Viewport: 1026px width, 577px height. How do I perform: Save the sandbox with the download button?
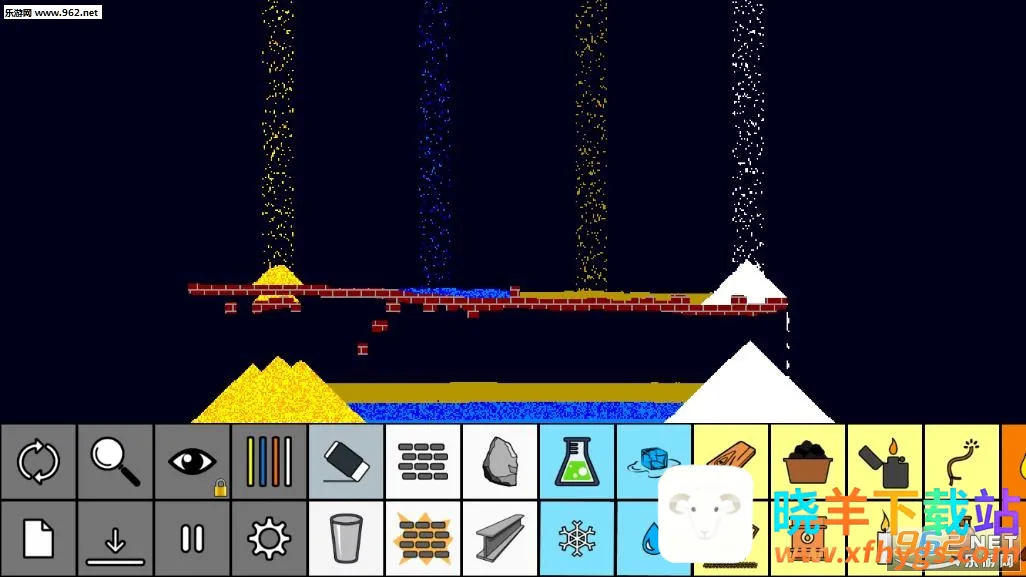pyautogui.click(x=115, y=539)
